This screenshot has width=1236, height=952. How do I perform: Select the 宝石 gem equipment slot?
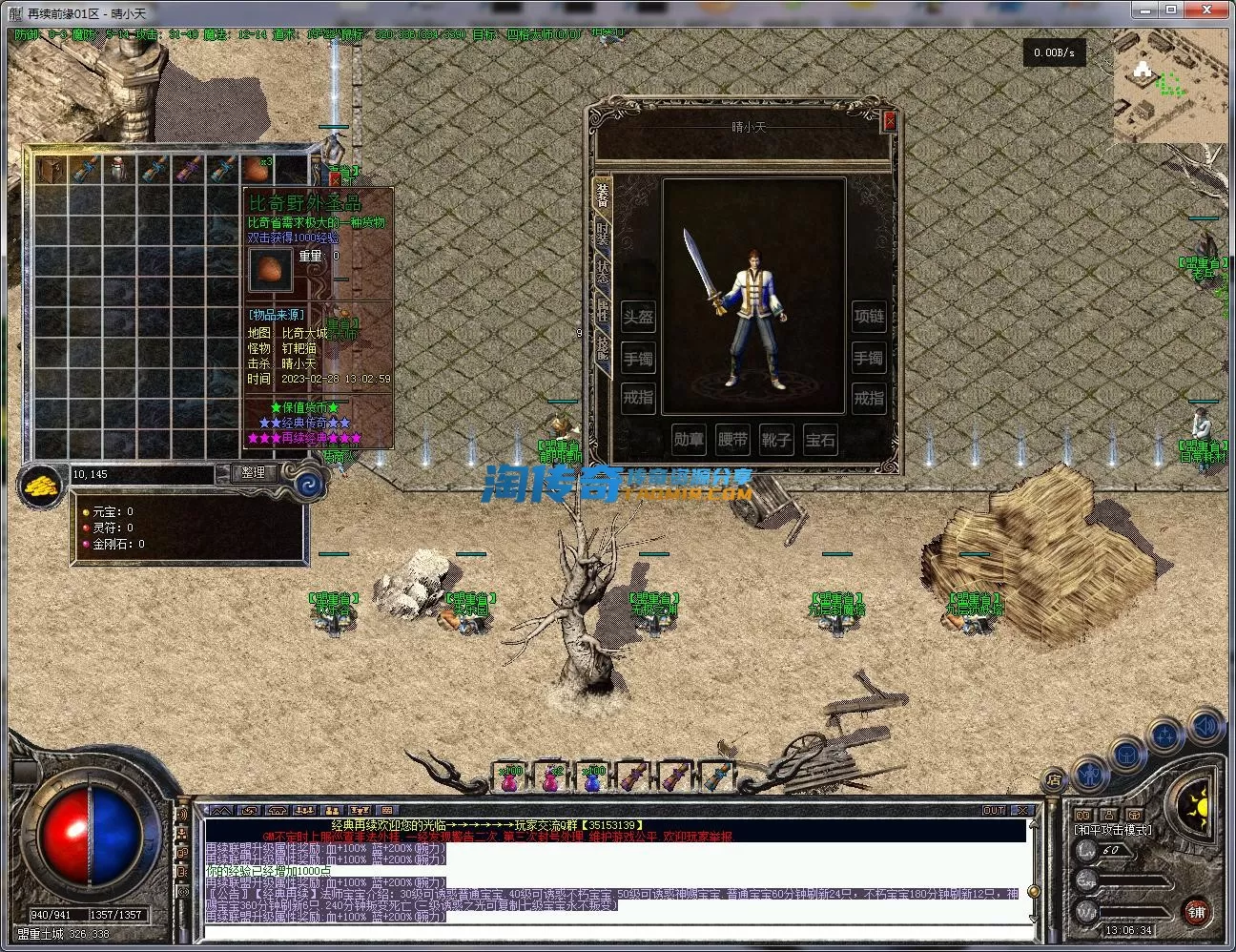click(820, 439)
